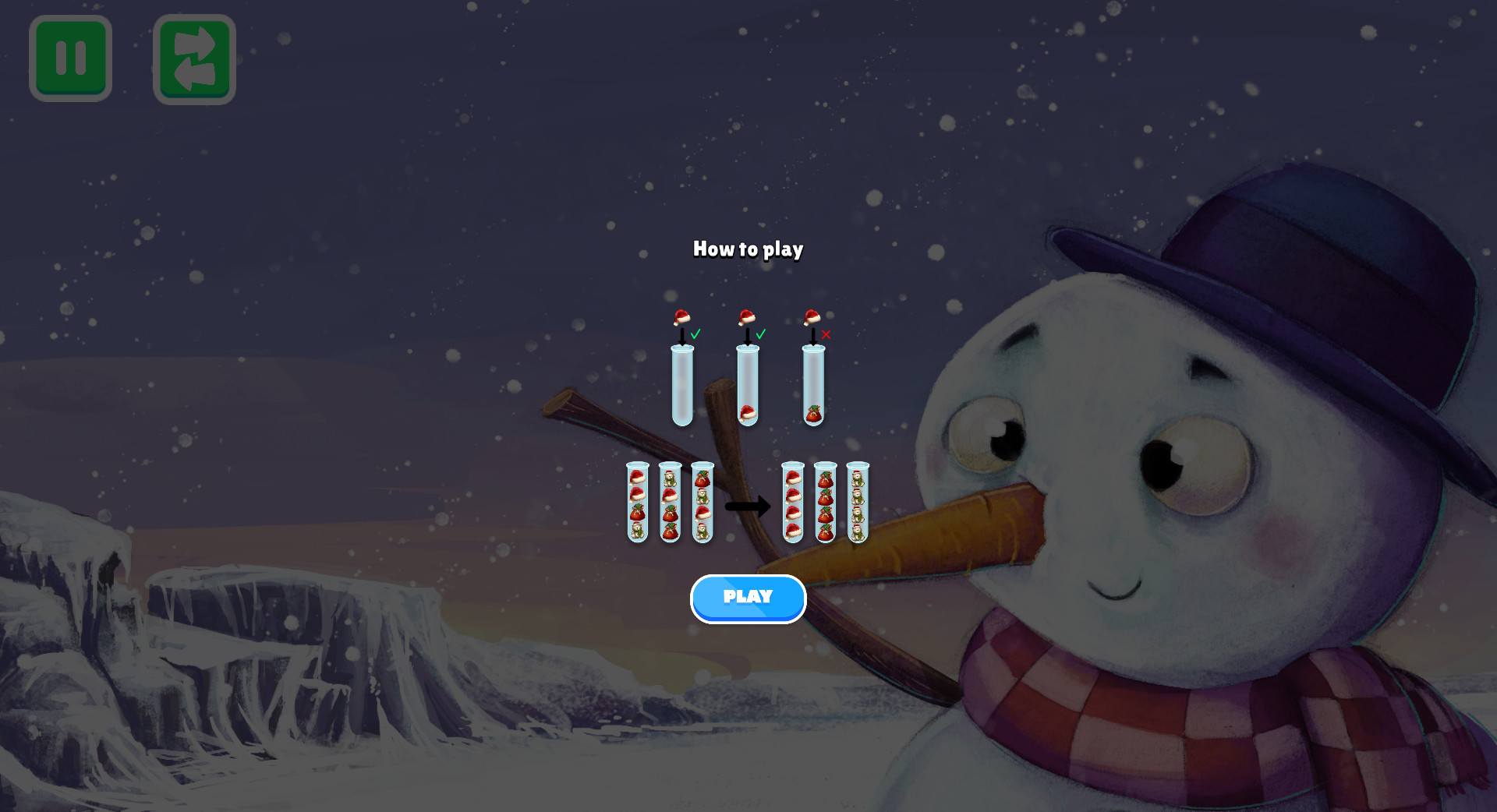Click the Santa hat above the first empty tube
This screenshot has width=1497, height=812.
coord(681,318)
